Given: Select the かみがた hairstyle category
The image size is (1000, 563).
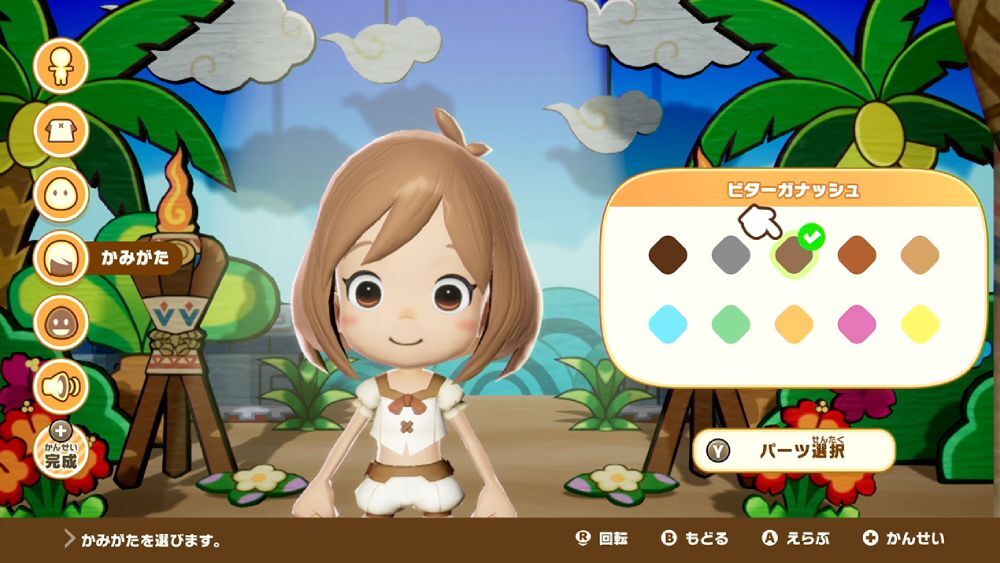Looking at the screenshot, I should pyautogui.click(x=62, y=258).
